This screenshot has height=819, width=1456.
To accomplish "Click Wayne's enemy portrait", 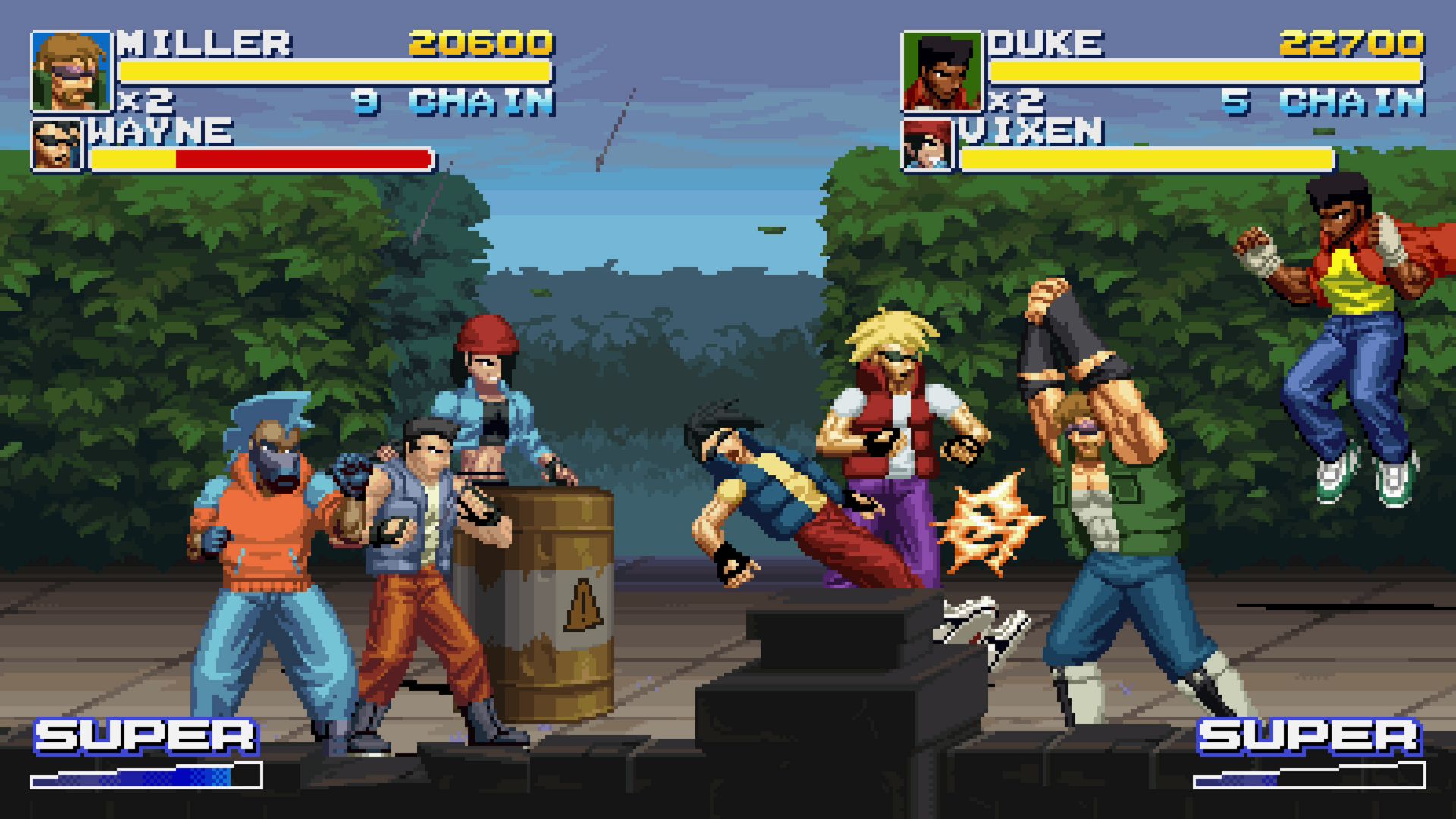I will point(56,145).
